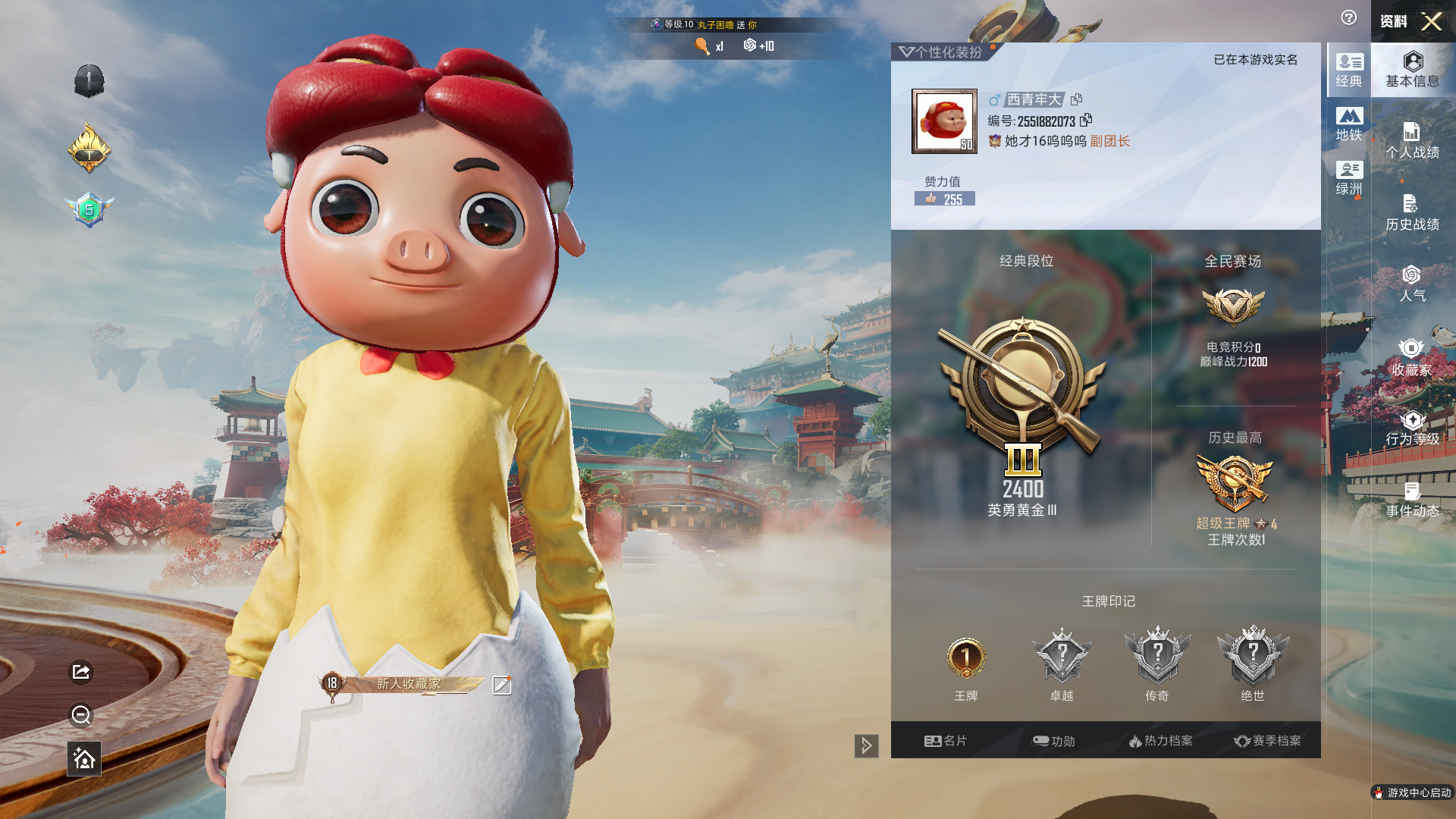The height and width of the screenshot is (819, 1456).
Task: Open the 热力档案 tab
Action: point(1160,741)
